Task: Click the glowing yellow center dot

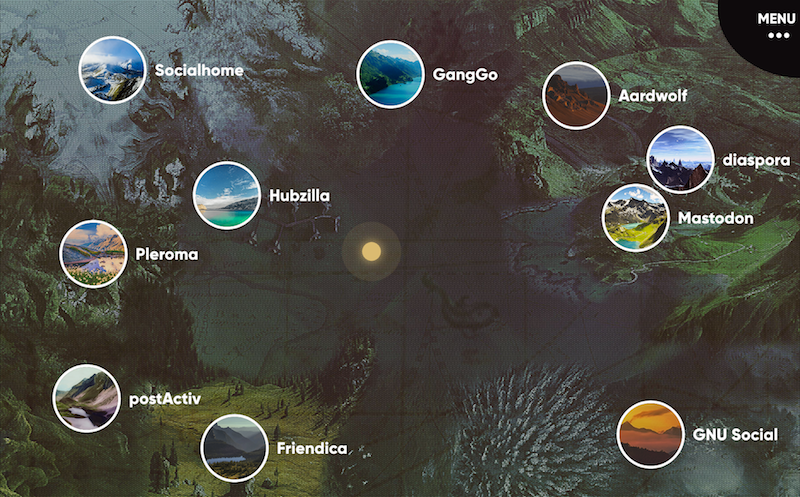Action: click(372, 251)
